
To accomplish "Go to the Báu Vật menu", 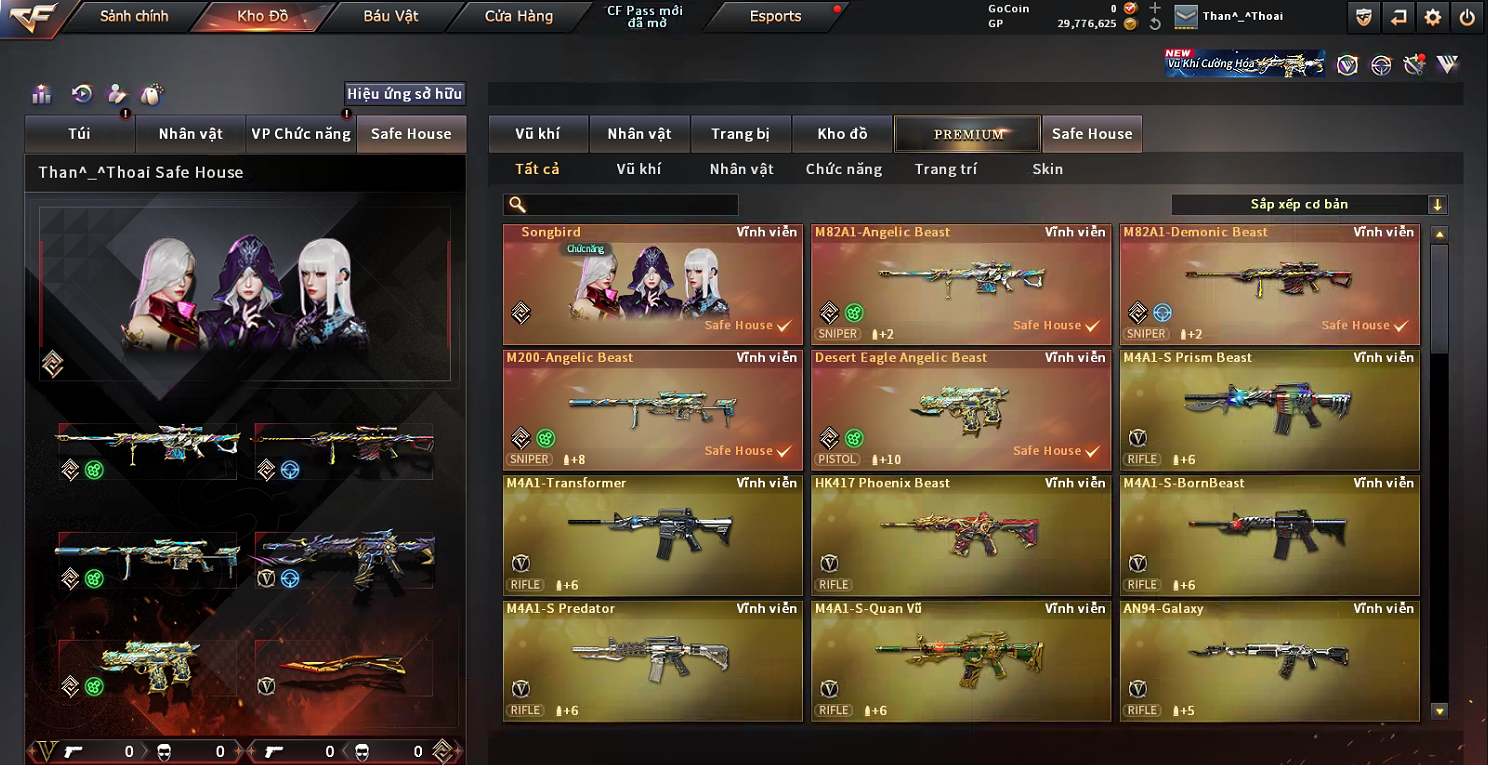I will point(390,16).
